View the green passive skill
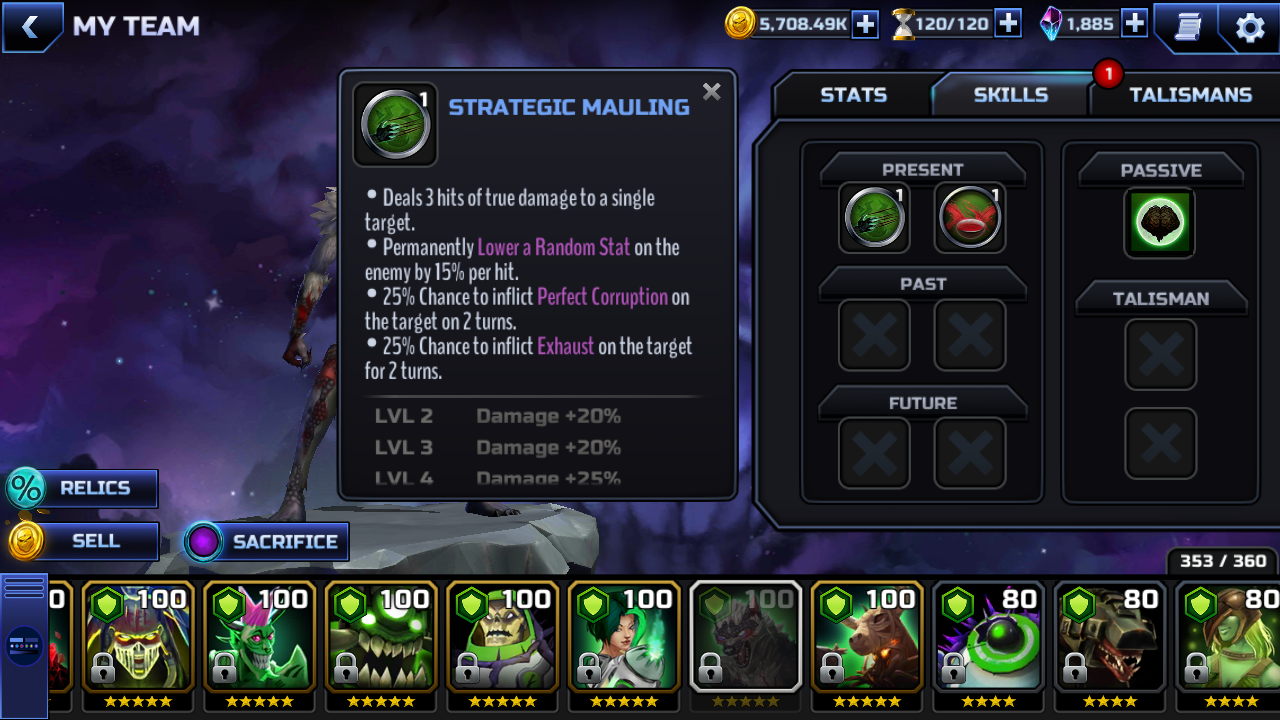1280x720 pixels. click(x=1160, y=222)
